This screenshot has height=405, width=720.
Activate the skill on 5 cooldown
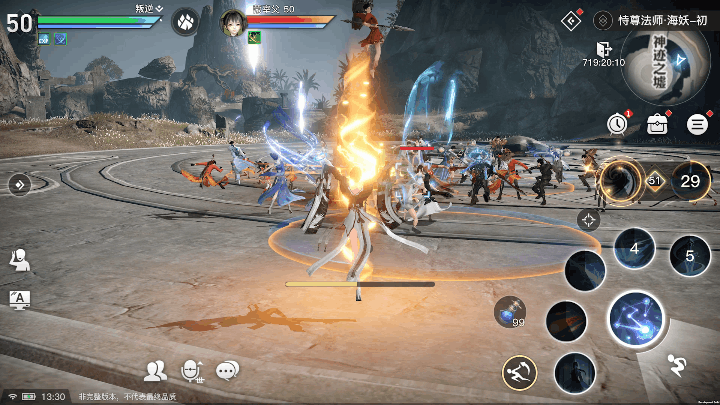(689, 255)
